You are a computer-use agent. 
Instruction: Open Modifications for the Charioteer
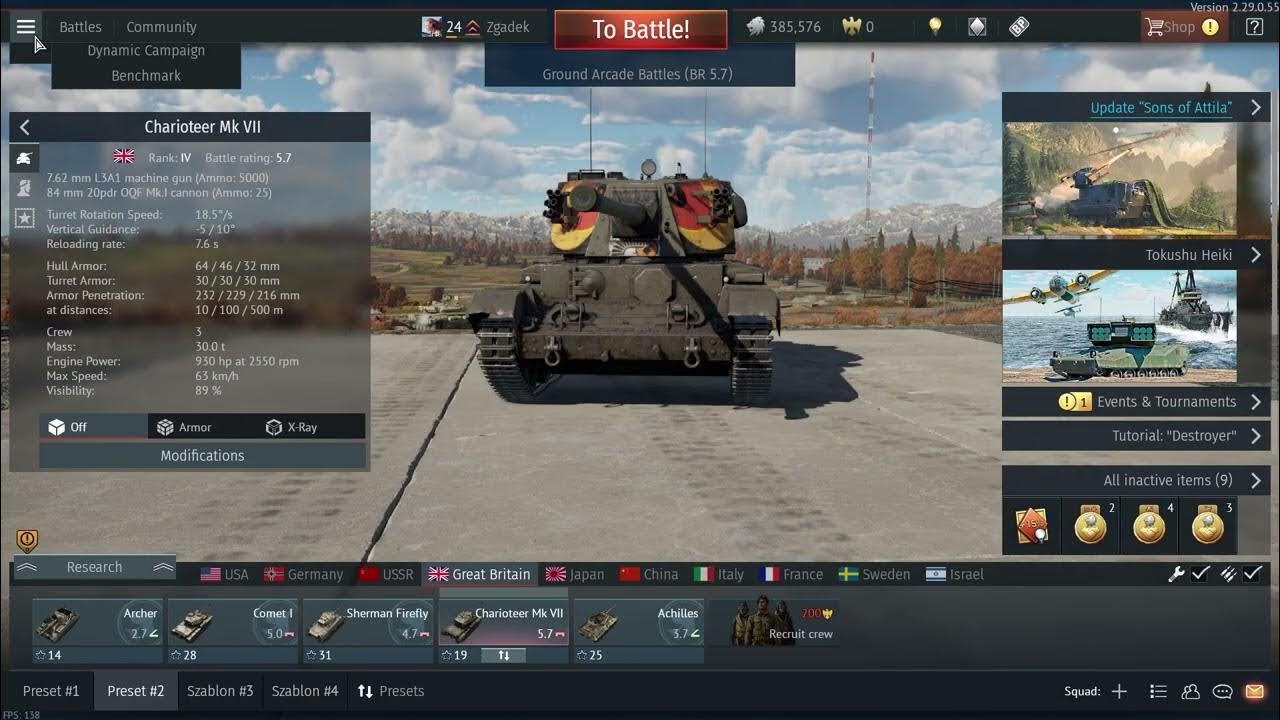[x=203, y=455]
